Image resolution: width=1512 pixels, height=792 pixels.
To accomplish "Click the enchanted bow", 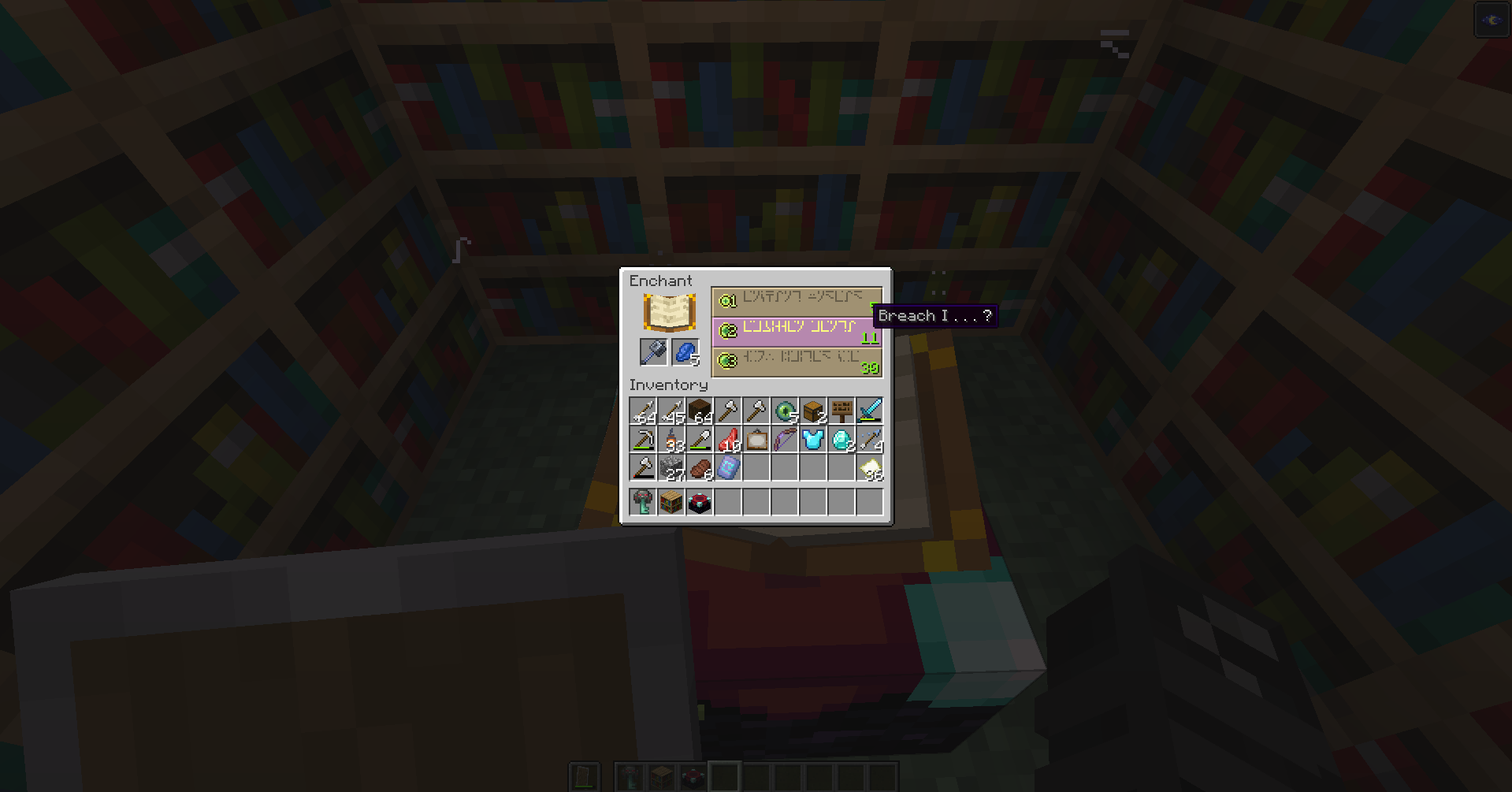I will 785,440.
